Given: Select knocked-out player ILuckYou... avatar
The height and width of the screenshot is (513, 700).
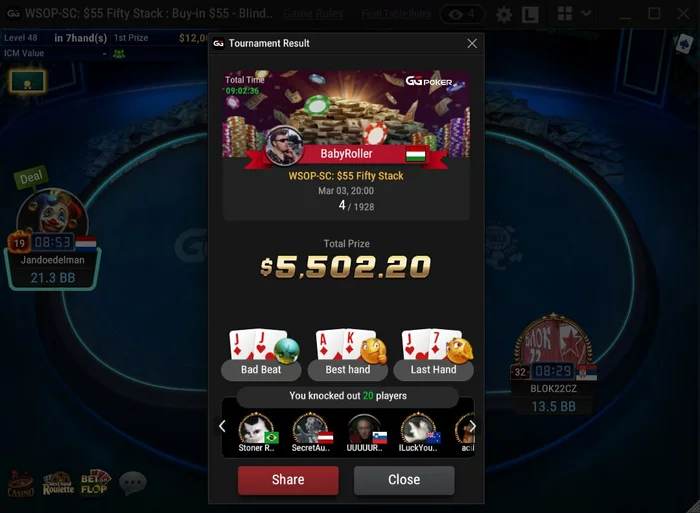Looking at the screenshot, I should (x=419, y=430).
